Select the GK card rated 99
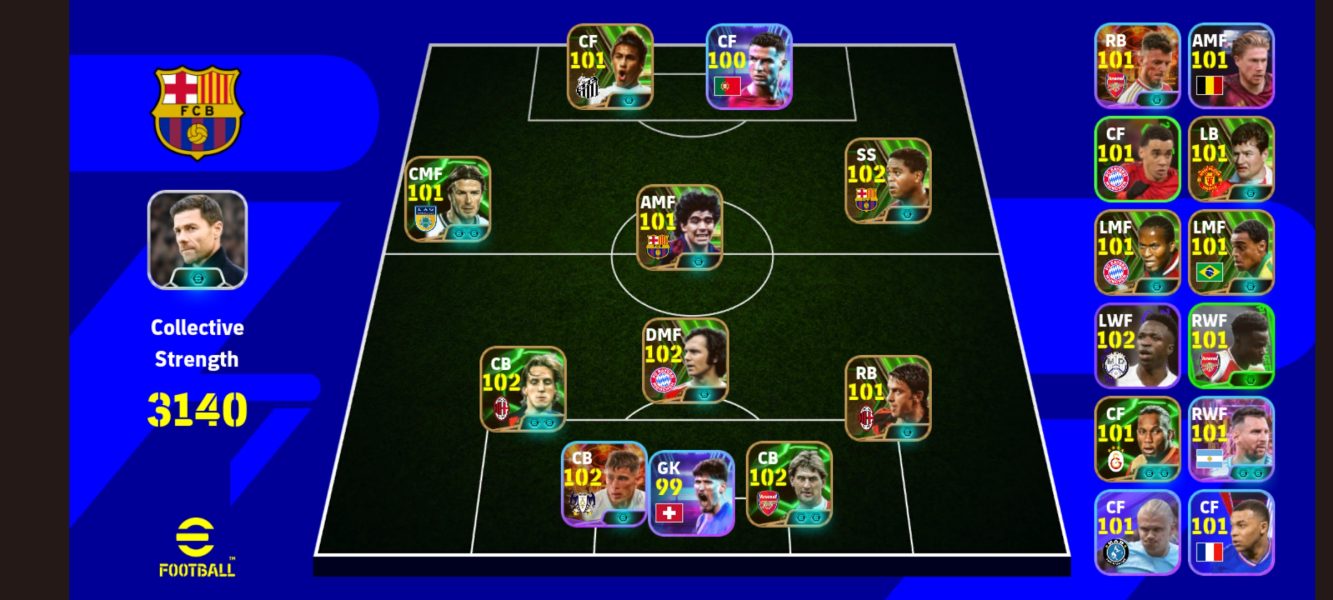 [692, 493]
